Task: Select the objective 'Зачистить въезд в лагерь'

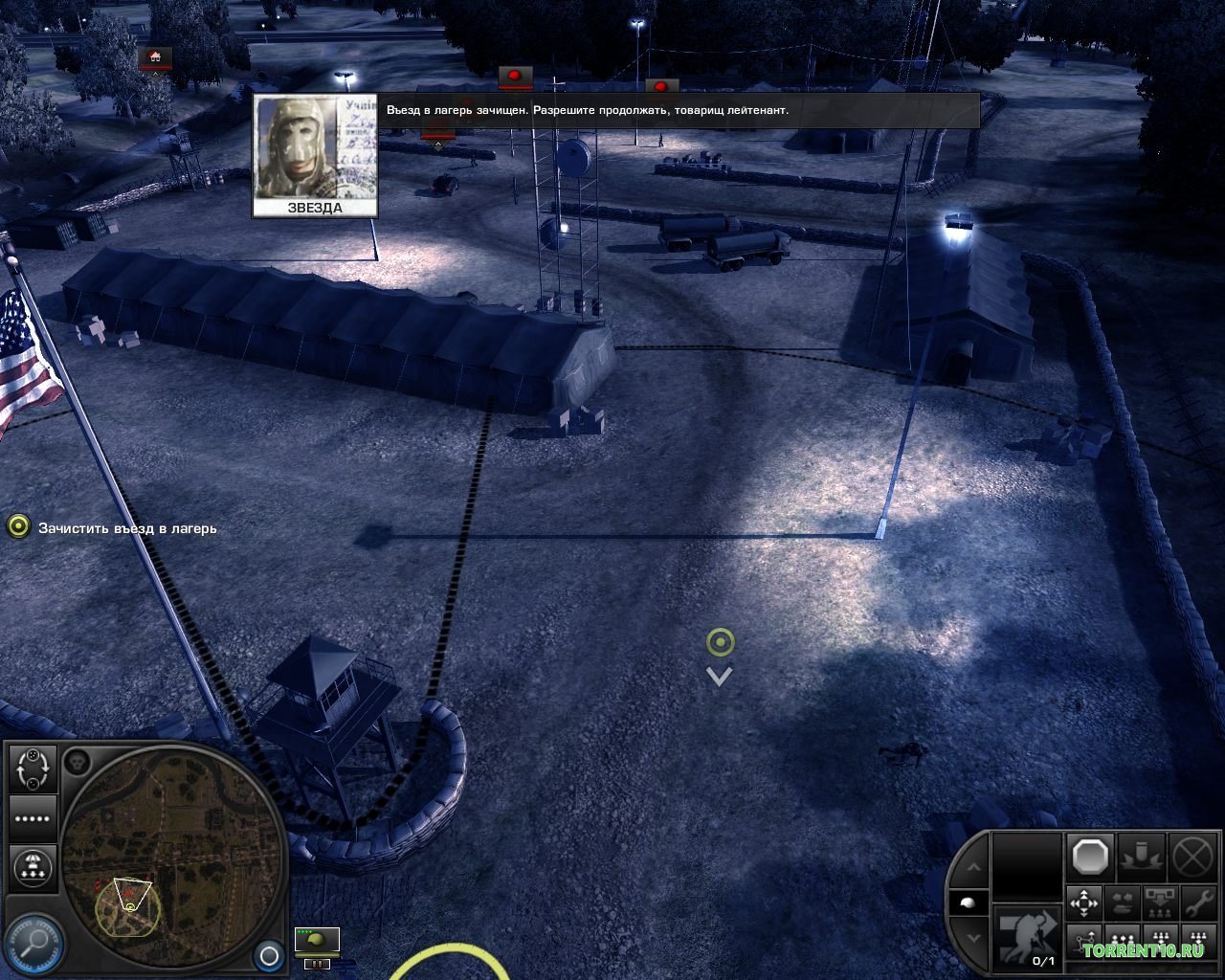Action: (126, 528)
